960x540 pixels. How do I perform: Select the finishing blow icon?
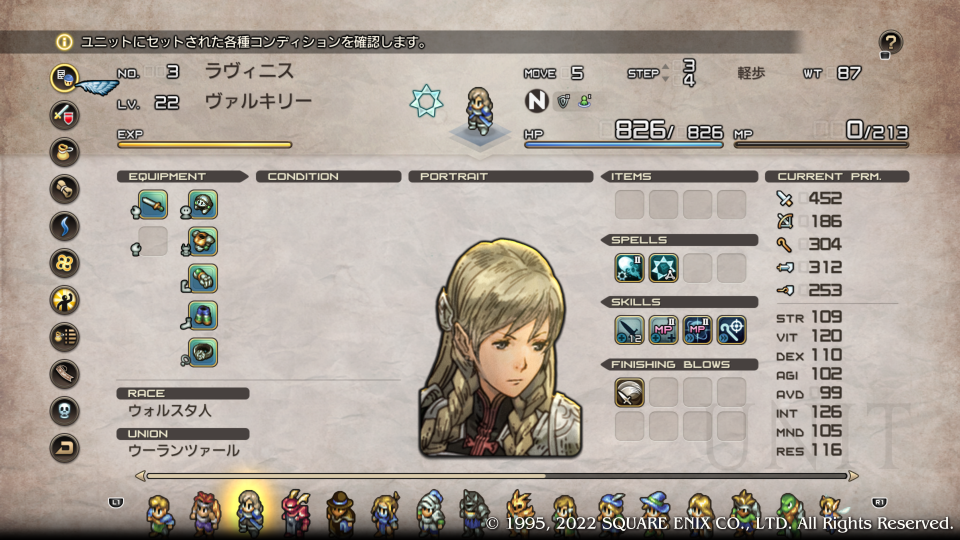point(630,392)
